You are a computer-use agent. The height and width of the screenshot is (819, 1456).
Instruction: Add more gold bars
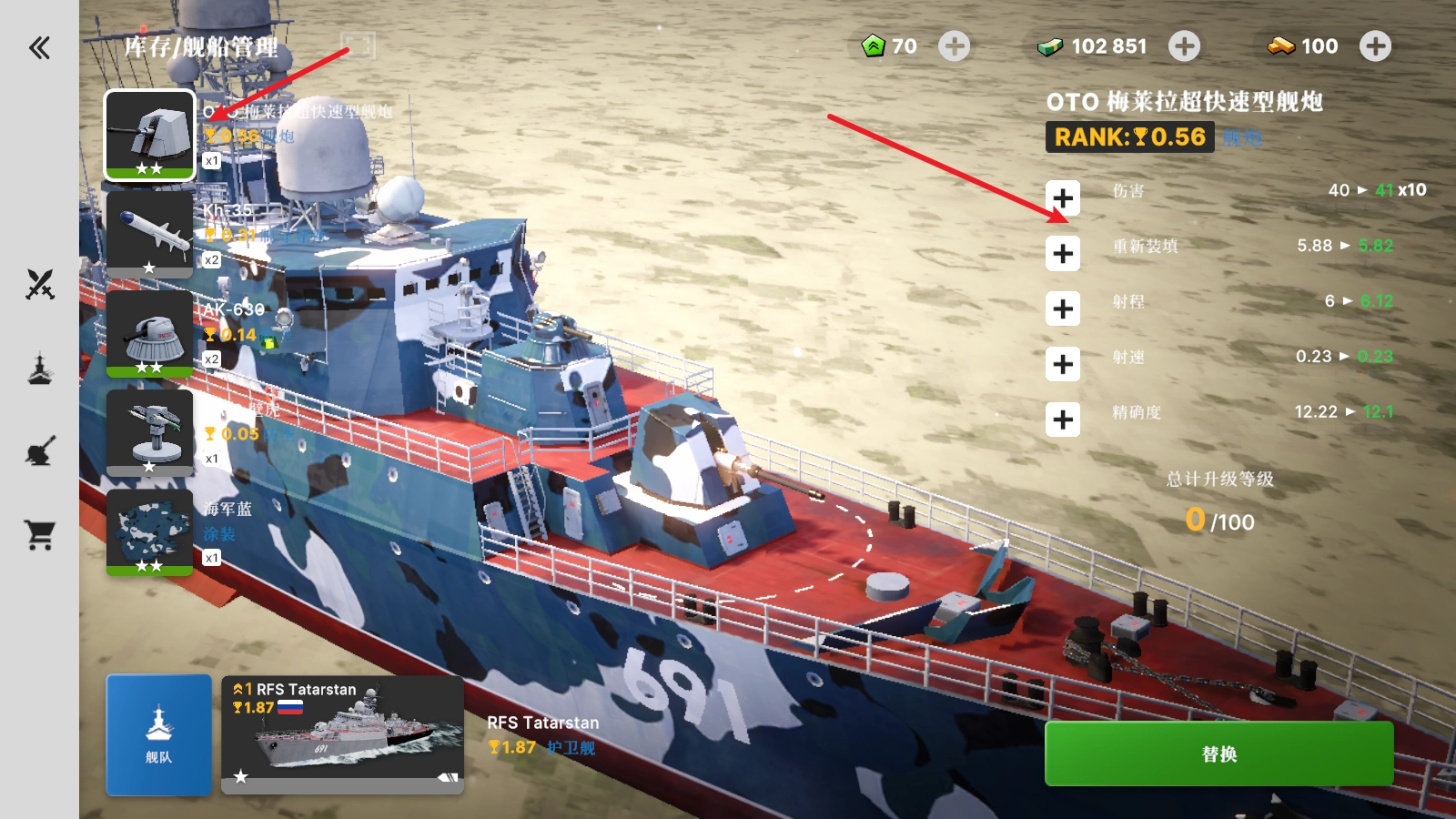1375,46
